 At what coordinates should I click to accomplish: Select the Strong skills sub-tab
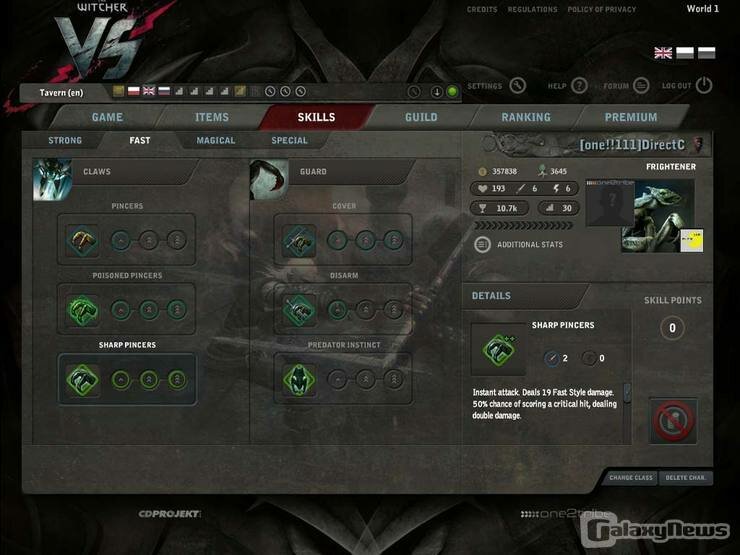[x=65, y=141]
